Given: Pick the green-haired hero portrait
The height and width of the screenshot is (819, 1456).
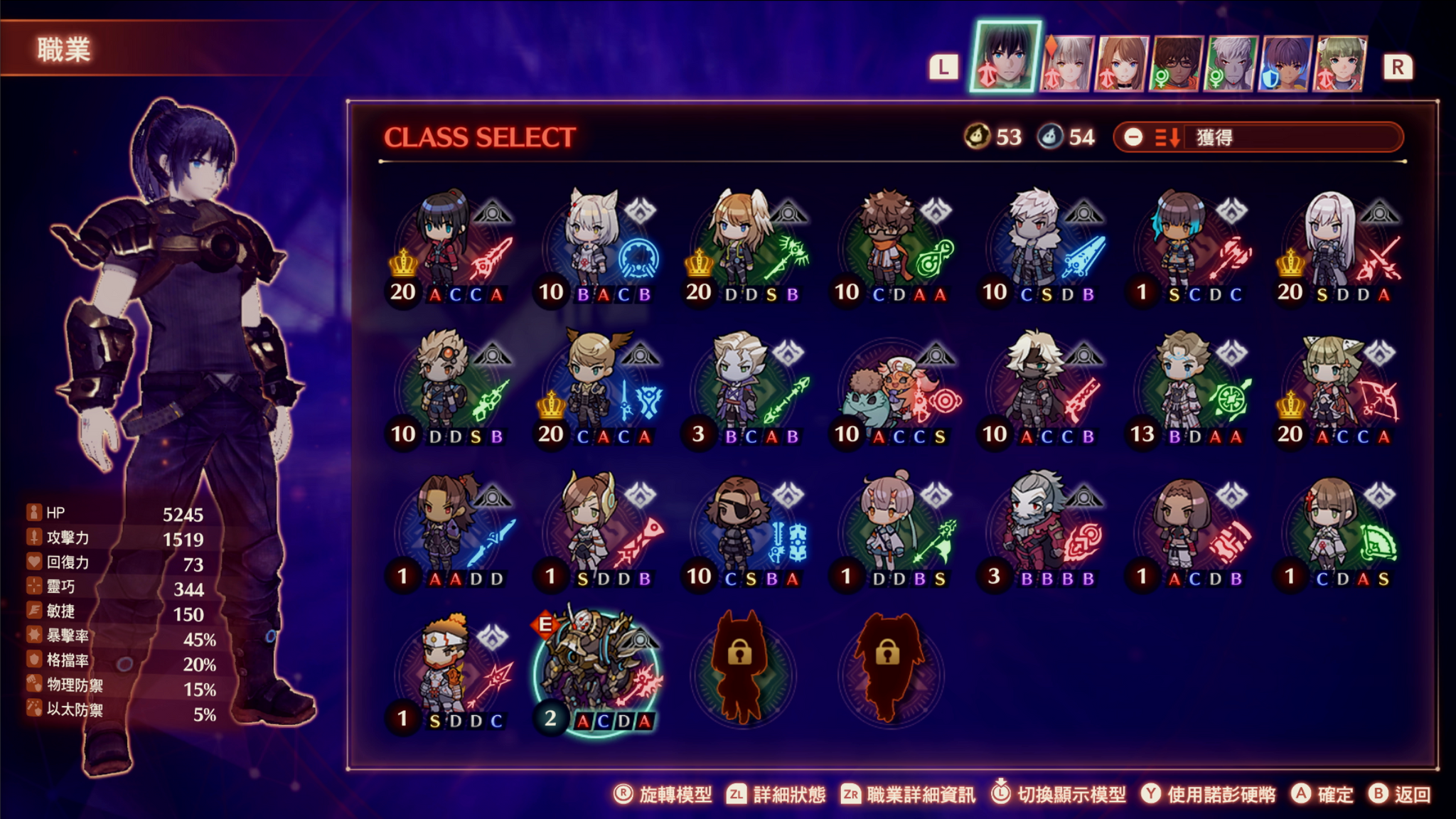Looking at the screenshot, I should [x=1341, y=64].
